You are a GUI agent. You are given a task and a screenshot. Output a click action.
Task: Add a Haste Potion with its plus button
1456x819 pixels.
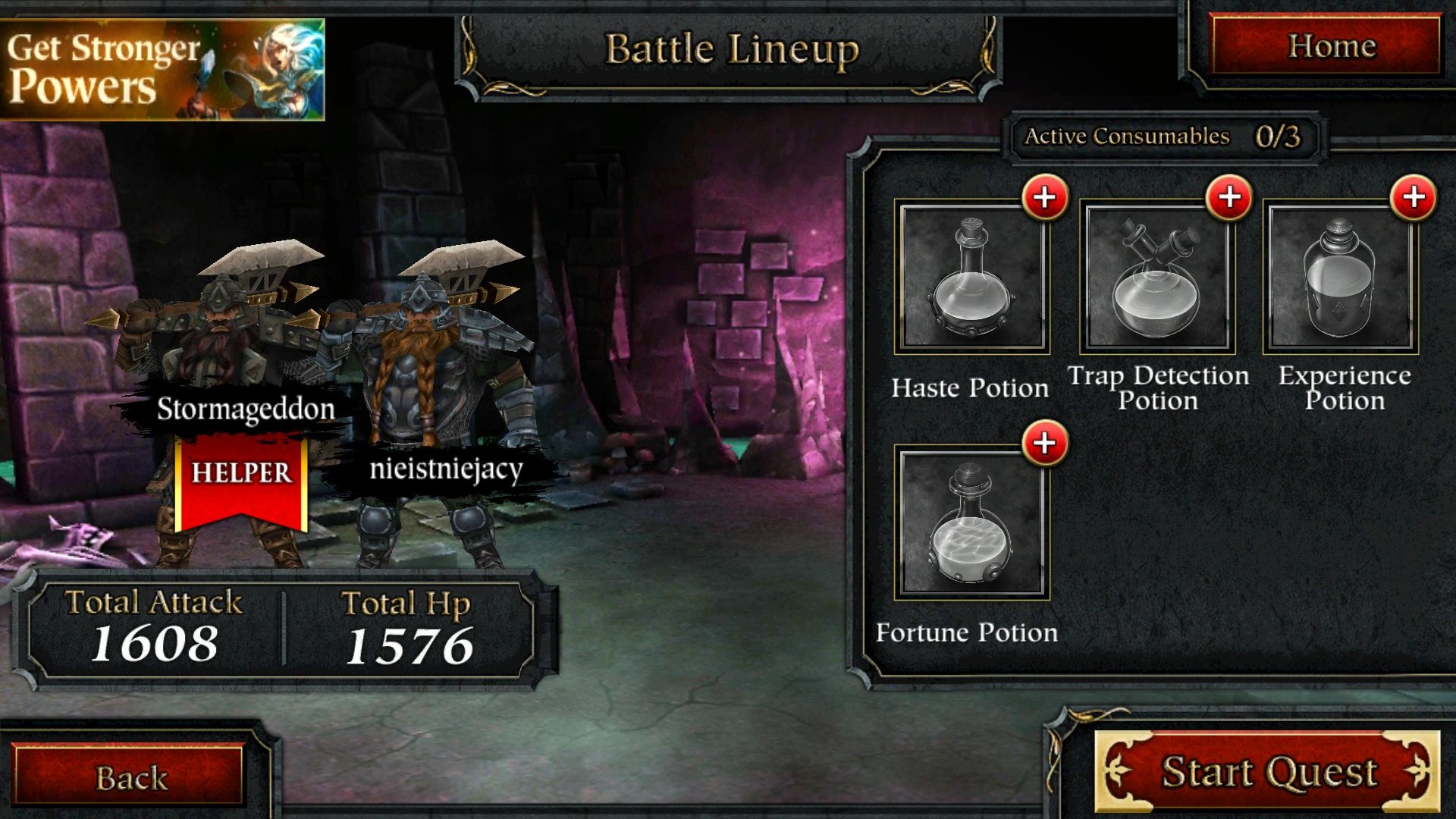pos(1045,197)
